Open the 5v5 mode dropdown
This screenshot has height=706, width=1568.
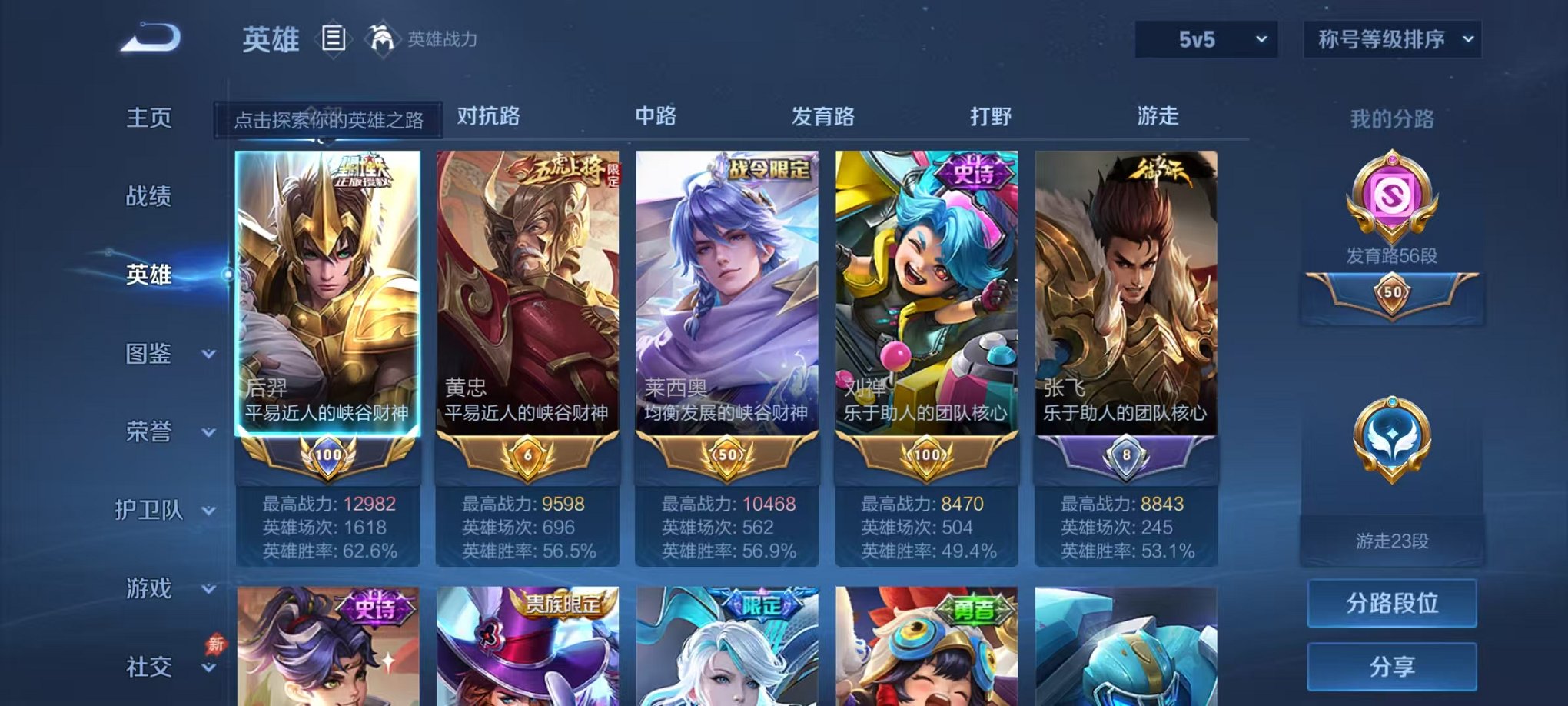1207,38
